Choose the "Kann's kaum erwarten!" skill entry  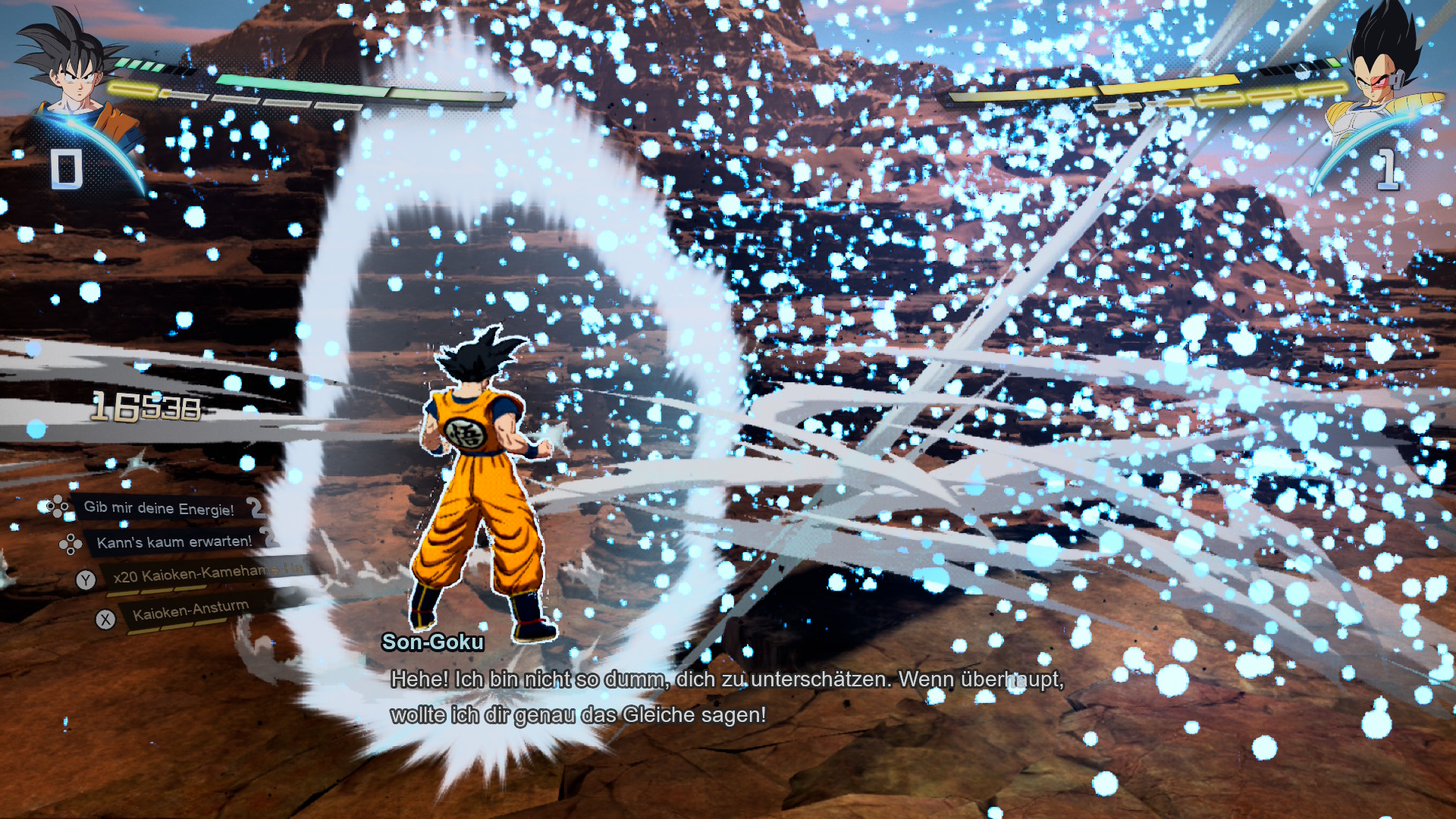(174, 542)
